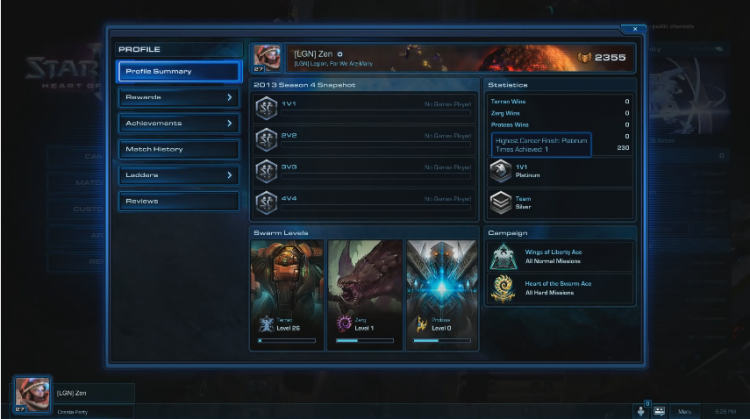This screenshot has width=750, height=419.
Task: Open the Menu button in the bottom bar
Action: coord(685,410)
